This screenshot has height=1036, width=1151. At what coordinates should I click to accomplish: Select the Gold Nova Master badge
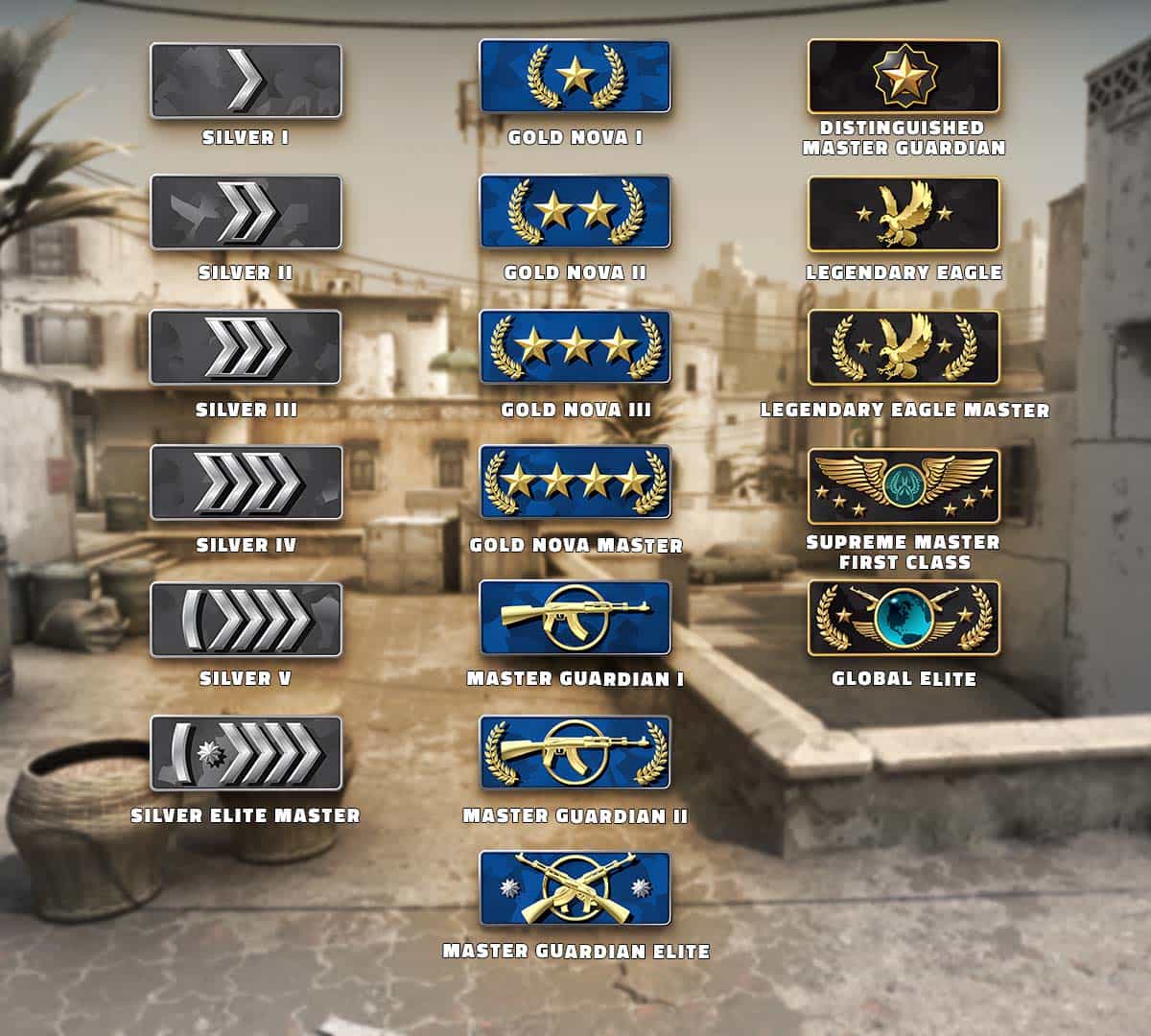point(575,483)
